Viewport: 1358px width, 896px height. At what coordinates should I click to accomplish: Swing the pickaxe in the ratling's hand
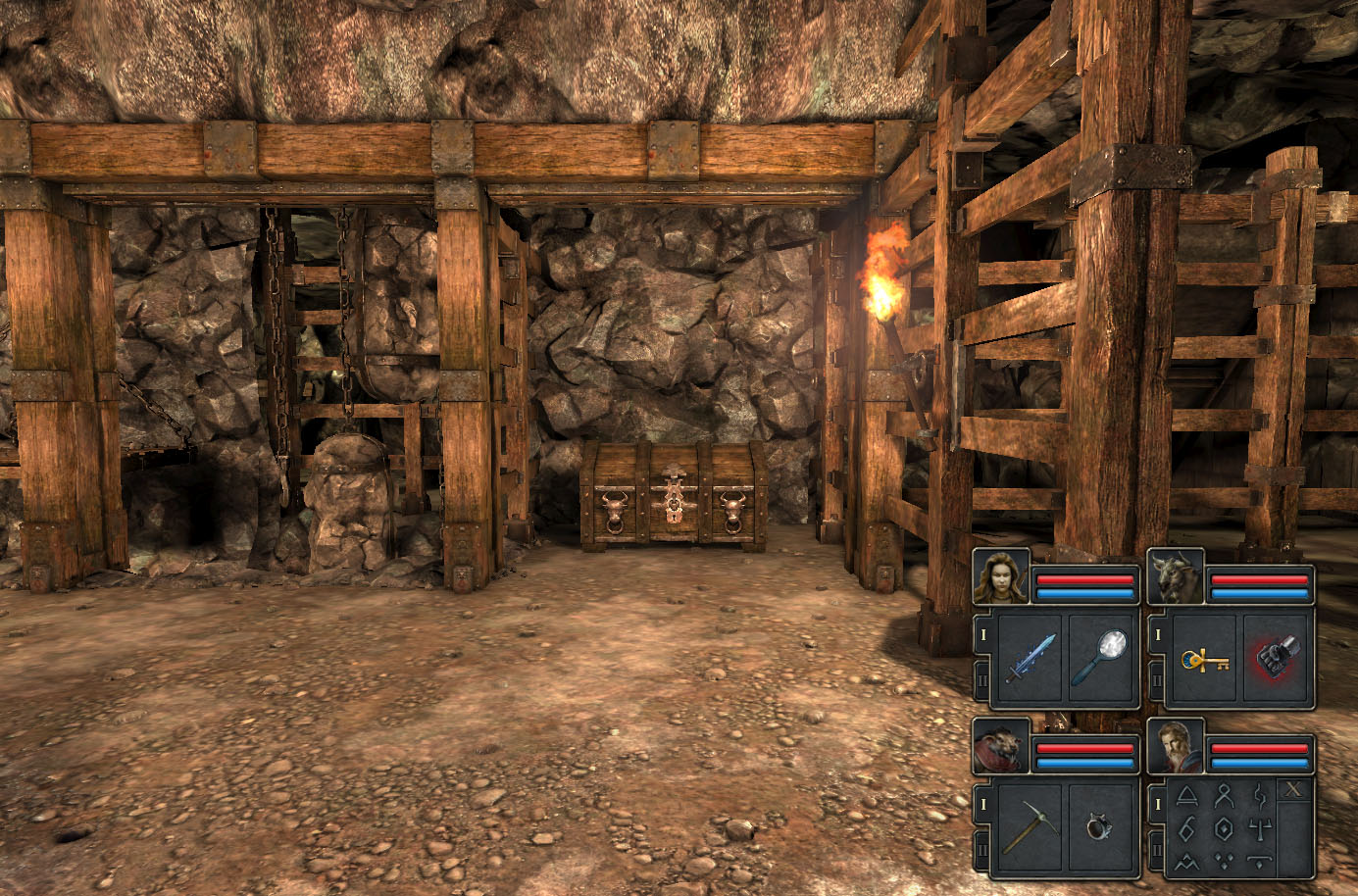pyautogui.click(x=1031, y=828)
